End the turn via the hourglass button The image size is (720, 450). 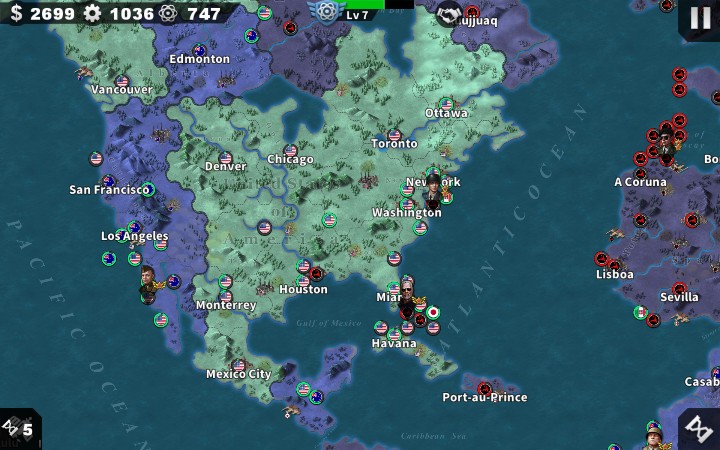699,428
